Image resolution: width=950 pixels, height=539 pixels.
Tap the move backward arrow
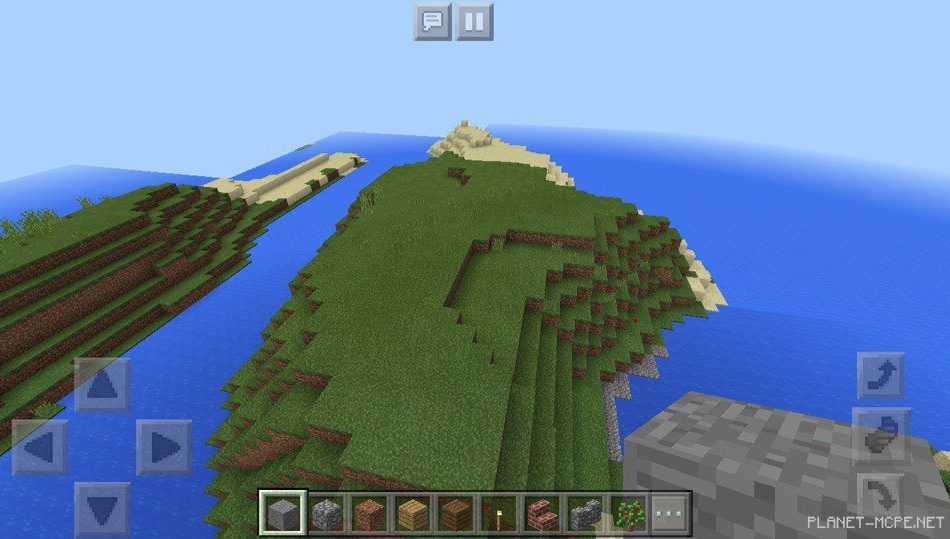(x=102, y=509)
